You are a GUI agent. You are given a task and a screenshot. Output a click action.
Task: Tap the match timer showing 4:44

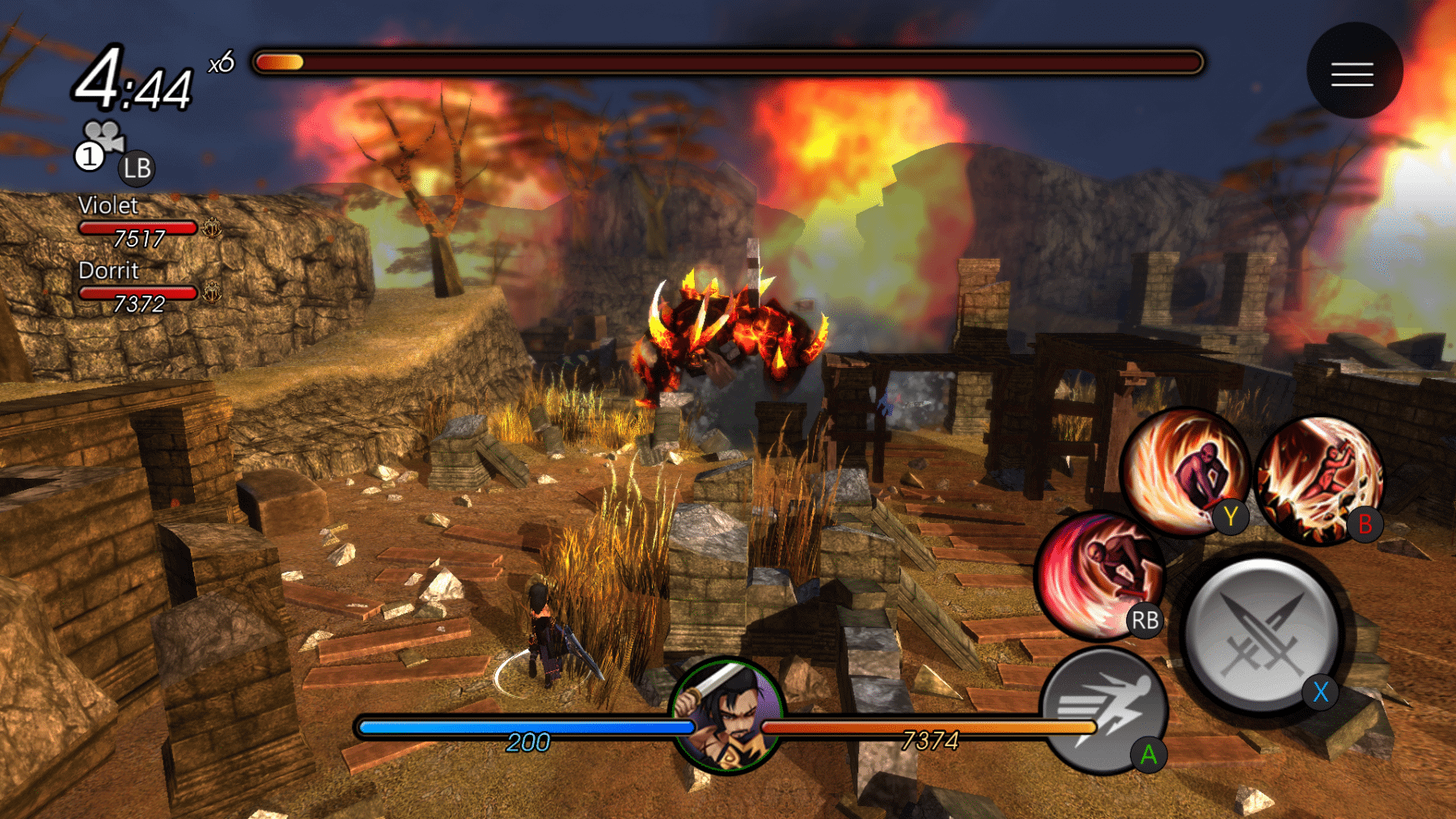click(134, 80)
